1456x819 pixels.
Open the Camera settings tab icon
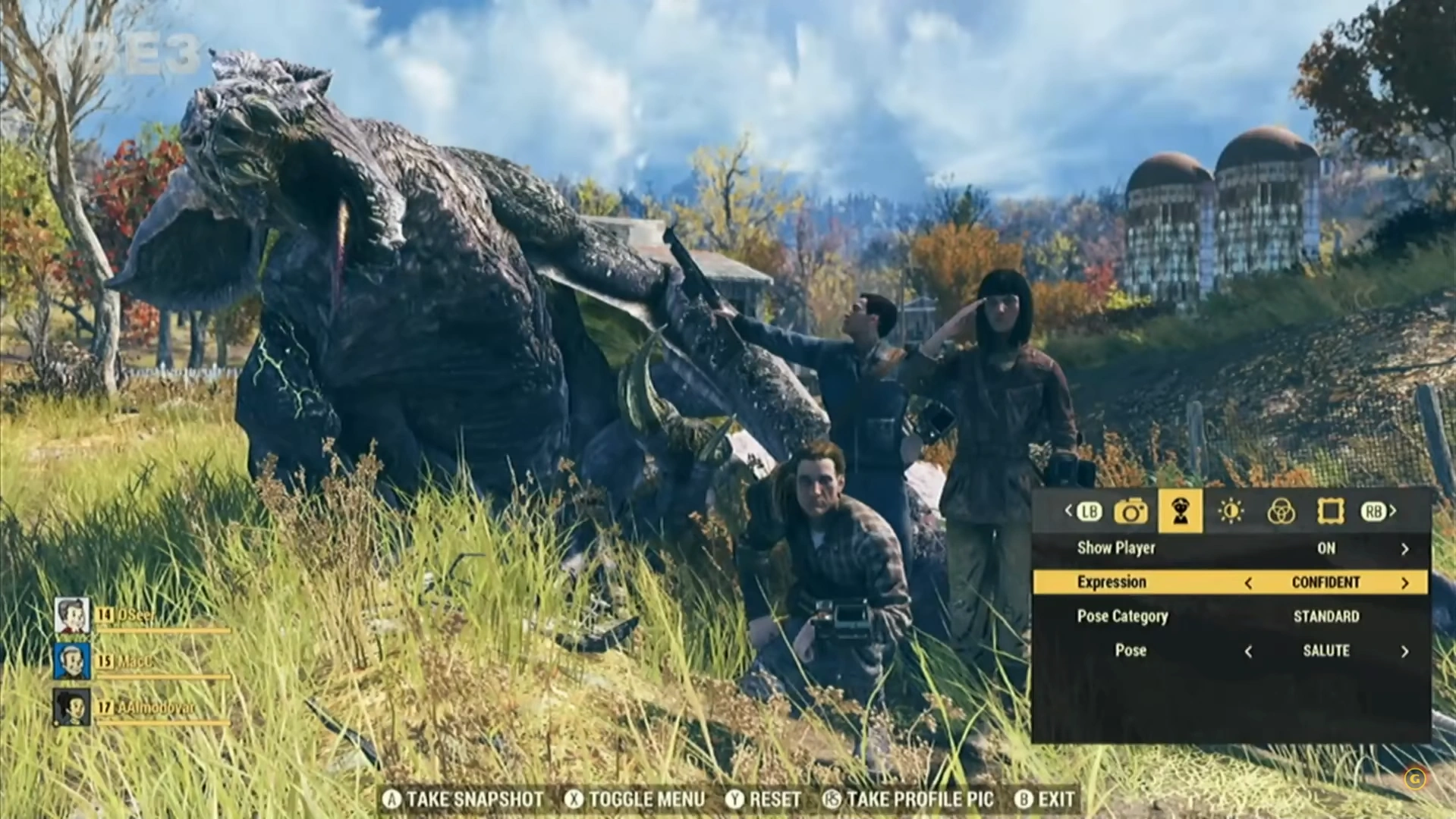pos(1132,512)
